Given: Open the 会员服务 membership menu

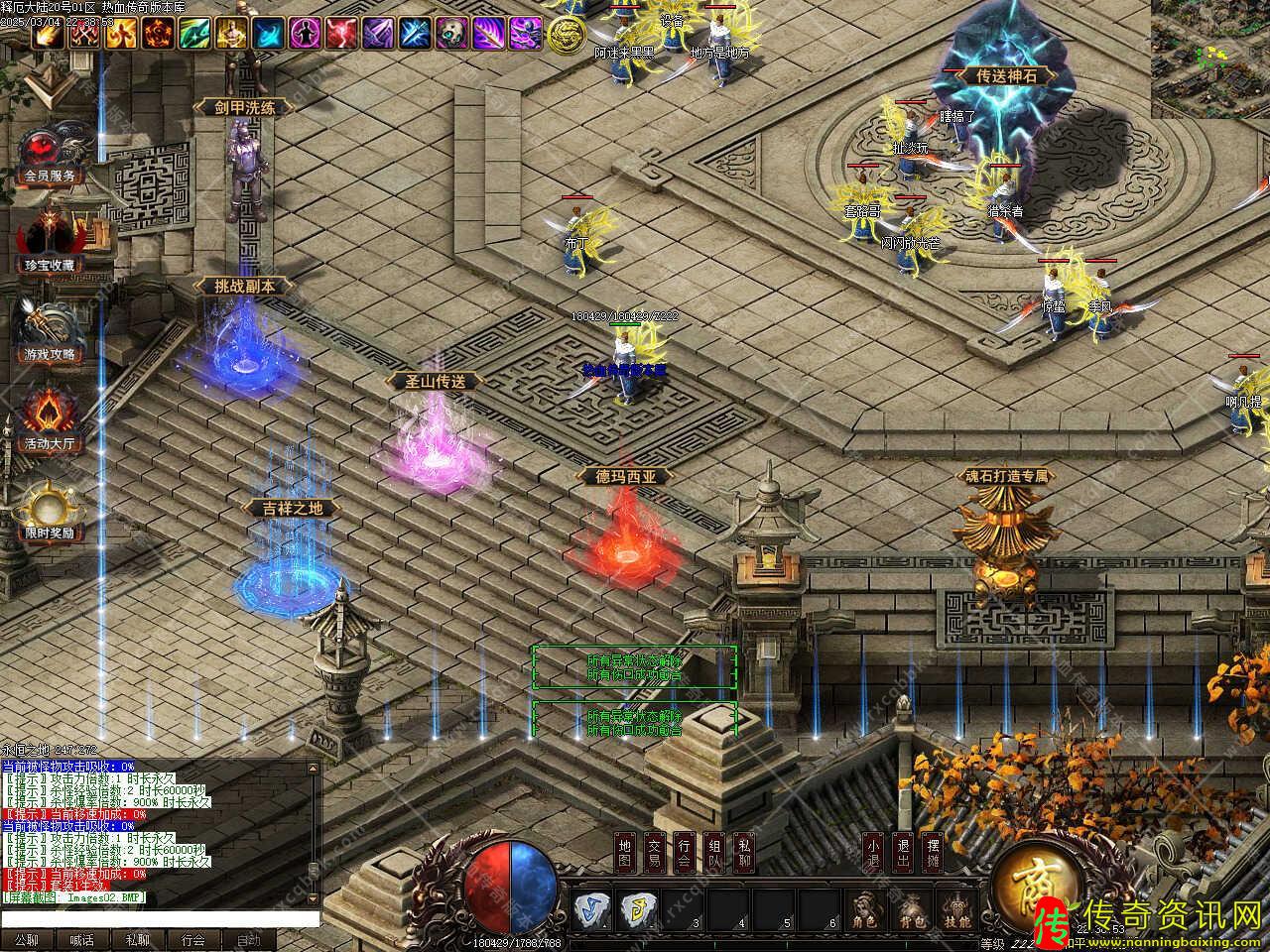Looking at the screenshot, I should pos(50,154).
